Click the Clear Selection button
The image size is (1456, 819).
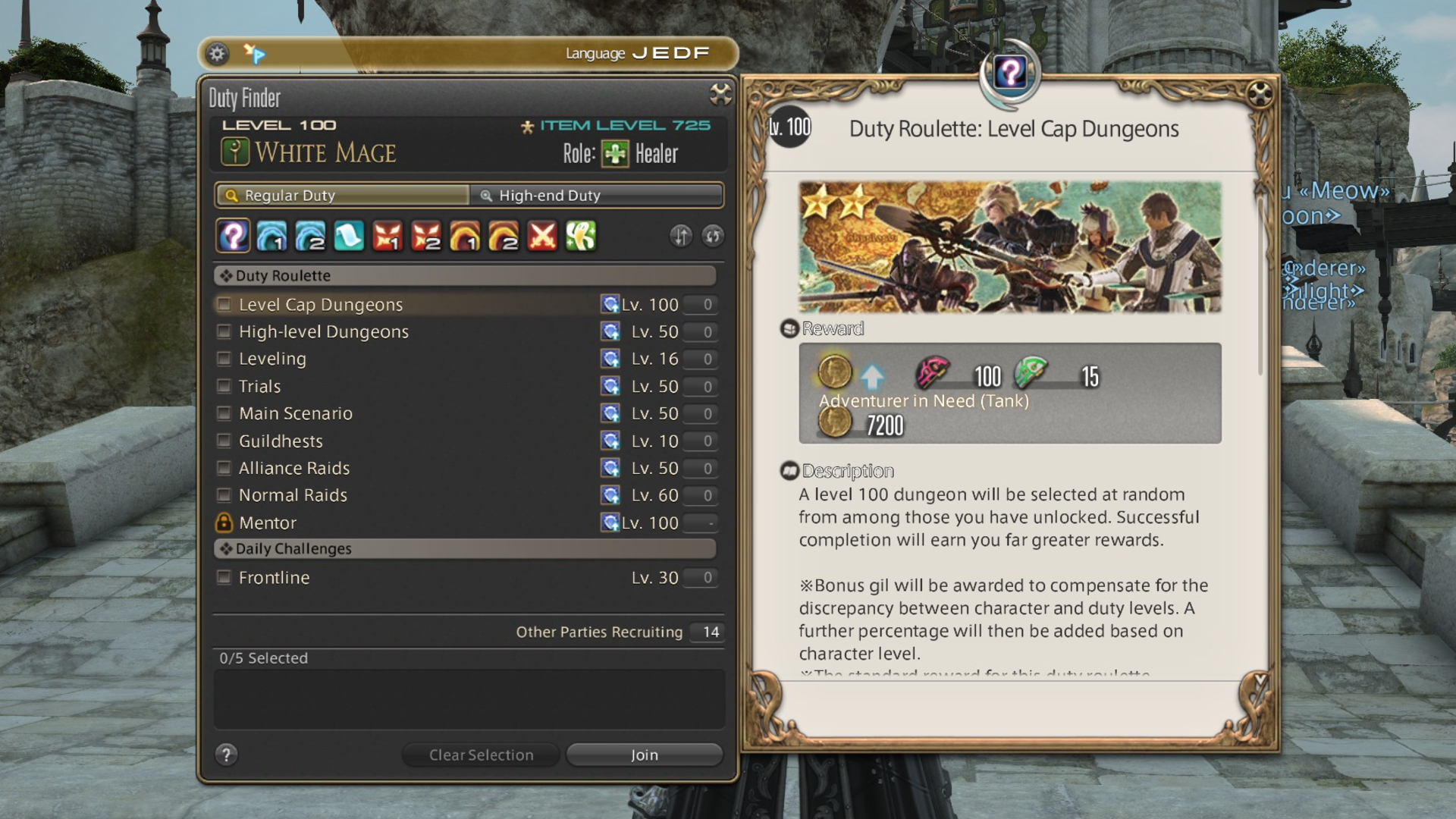coord(481,755)
